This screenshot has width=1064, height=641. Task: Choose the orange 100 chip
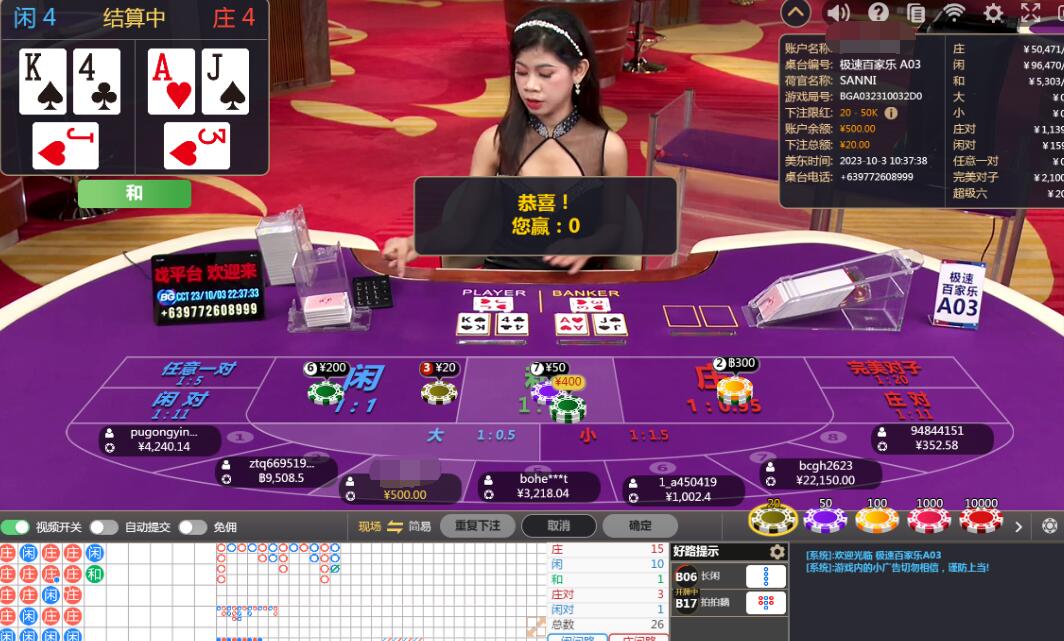[877, 518]
